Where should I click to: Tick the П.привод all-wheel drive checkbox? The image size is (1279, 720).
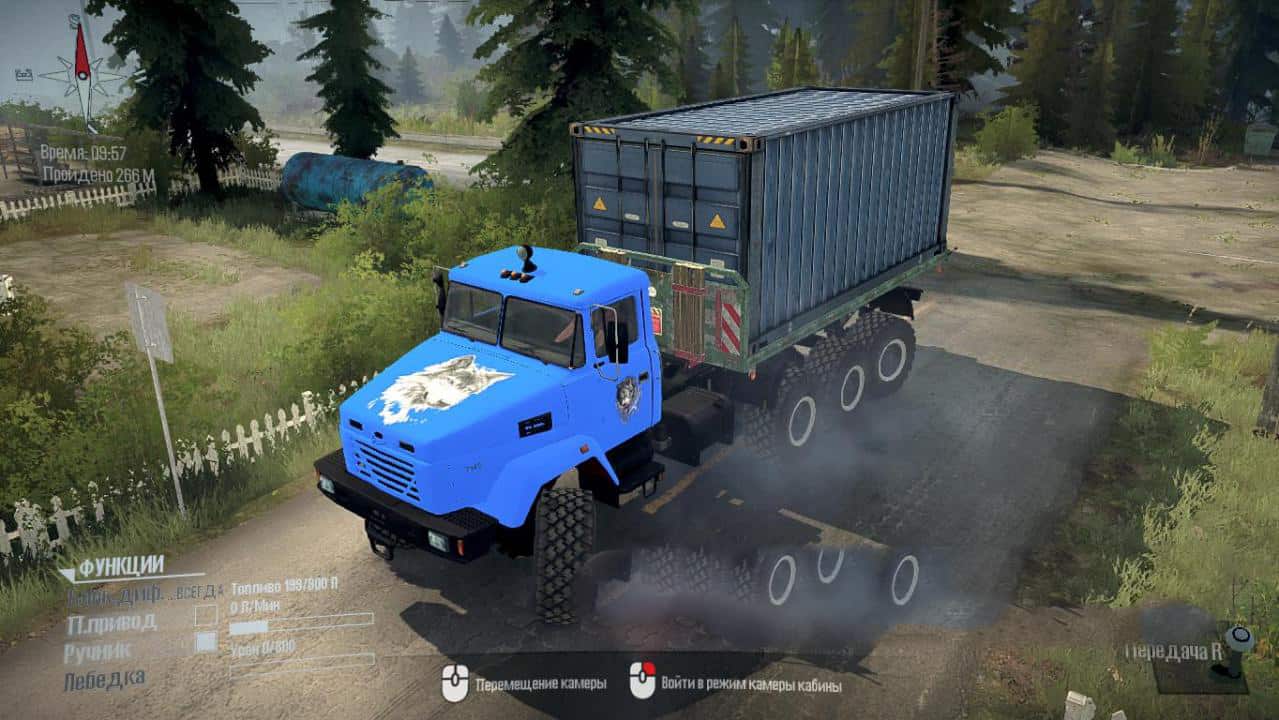click(x=206, y=616)
